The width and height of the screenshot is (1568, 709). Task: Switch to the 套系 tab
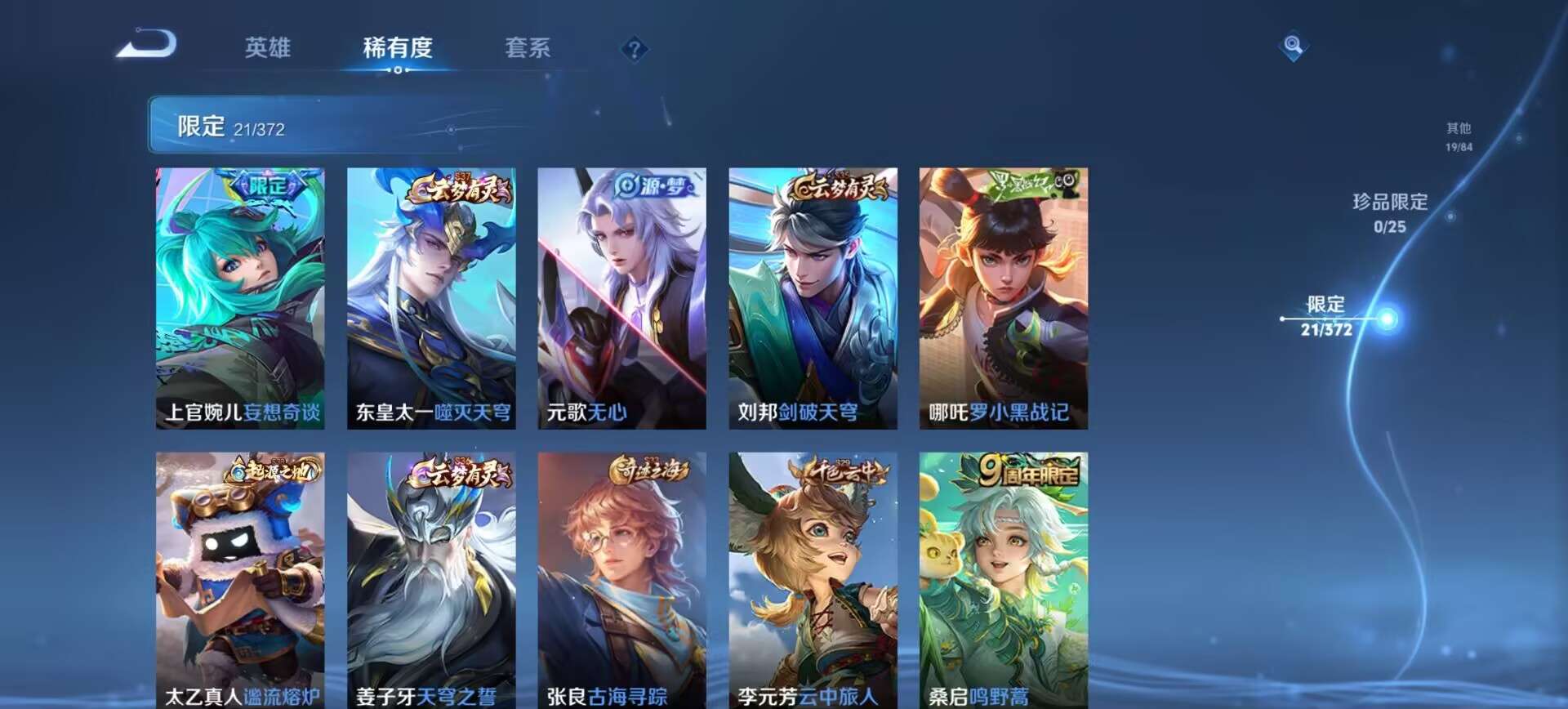527,49
